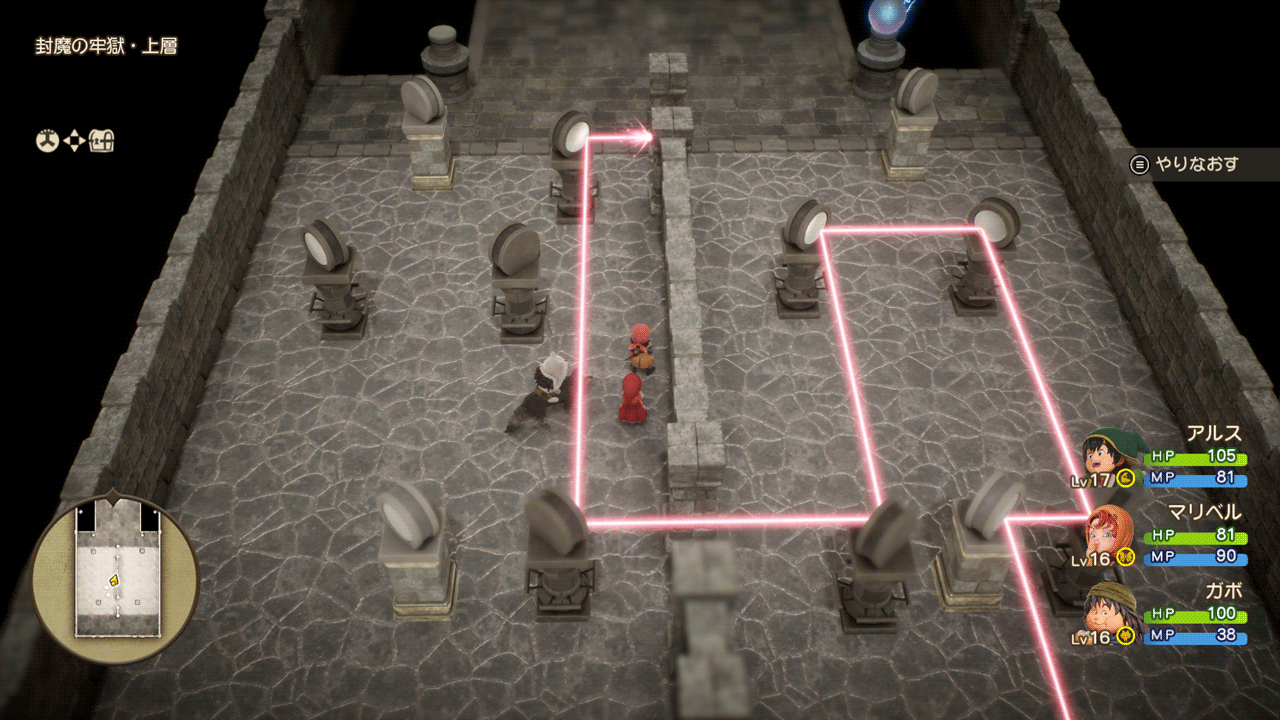
Task: Click ガボ's yellow vocation badge
Action: pyautogui.click(x=1125, y=636)
